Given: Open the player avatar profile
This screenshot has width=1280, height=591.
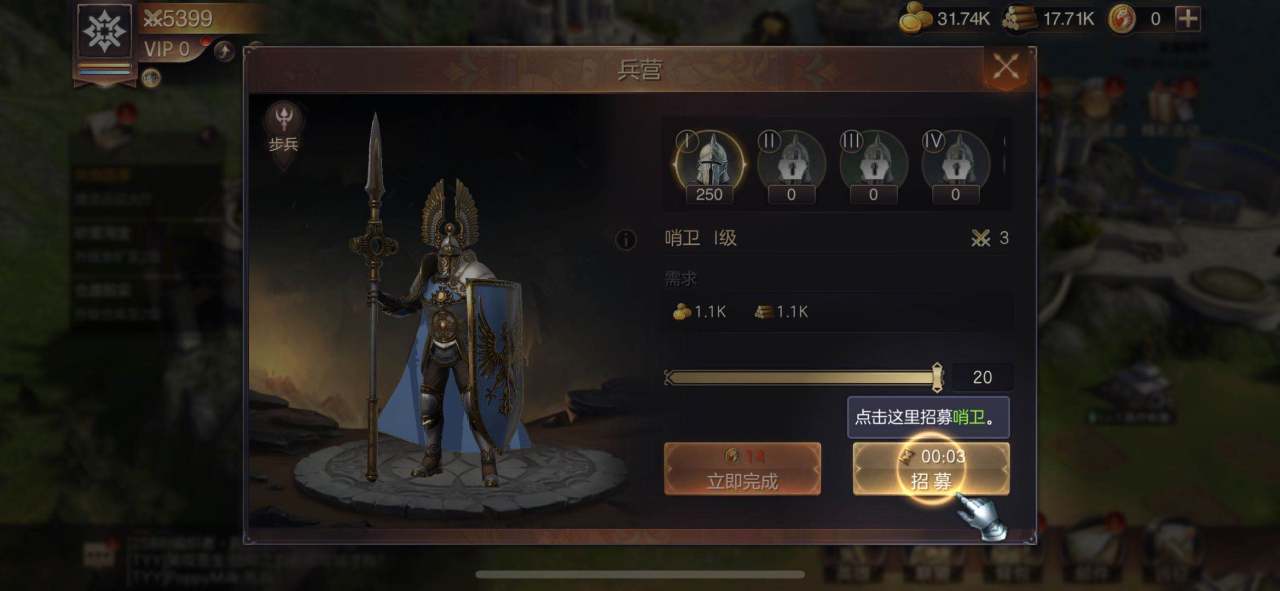Looking at the screenshot, I should 105,33.
